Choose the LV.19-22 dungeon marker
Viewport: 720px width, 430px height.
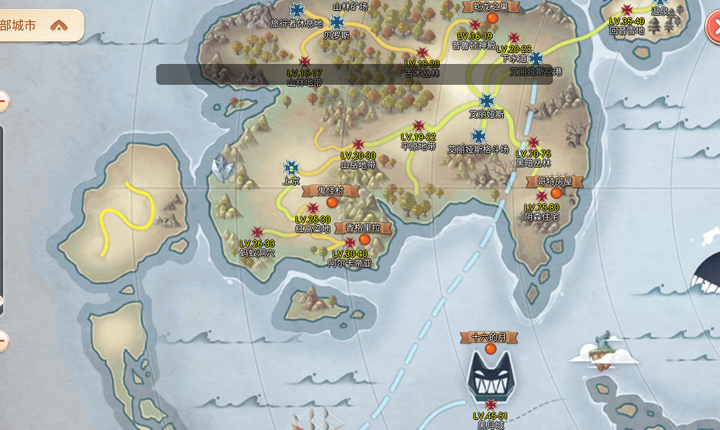pyautogui.click(x=418, y=126)
